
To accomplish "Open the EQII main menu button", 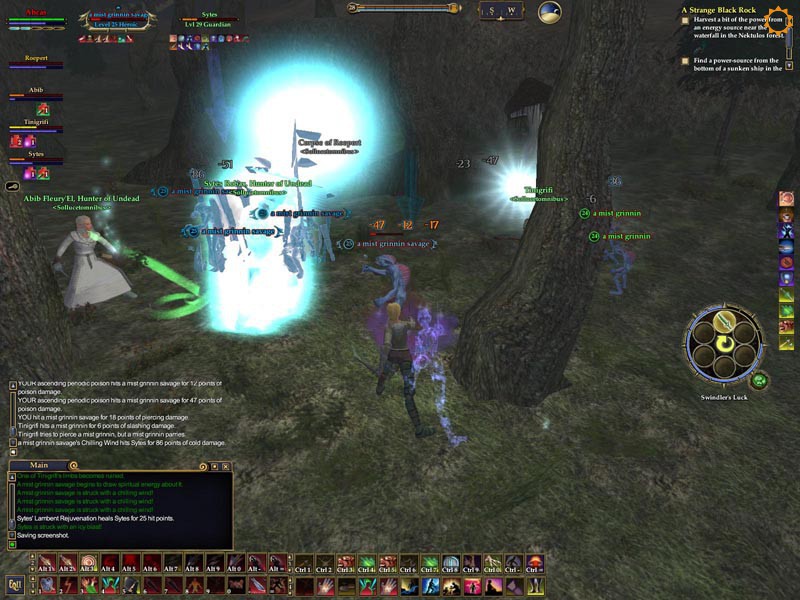I will click(x=14, y=584).
